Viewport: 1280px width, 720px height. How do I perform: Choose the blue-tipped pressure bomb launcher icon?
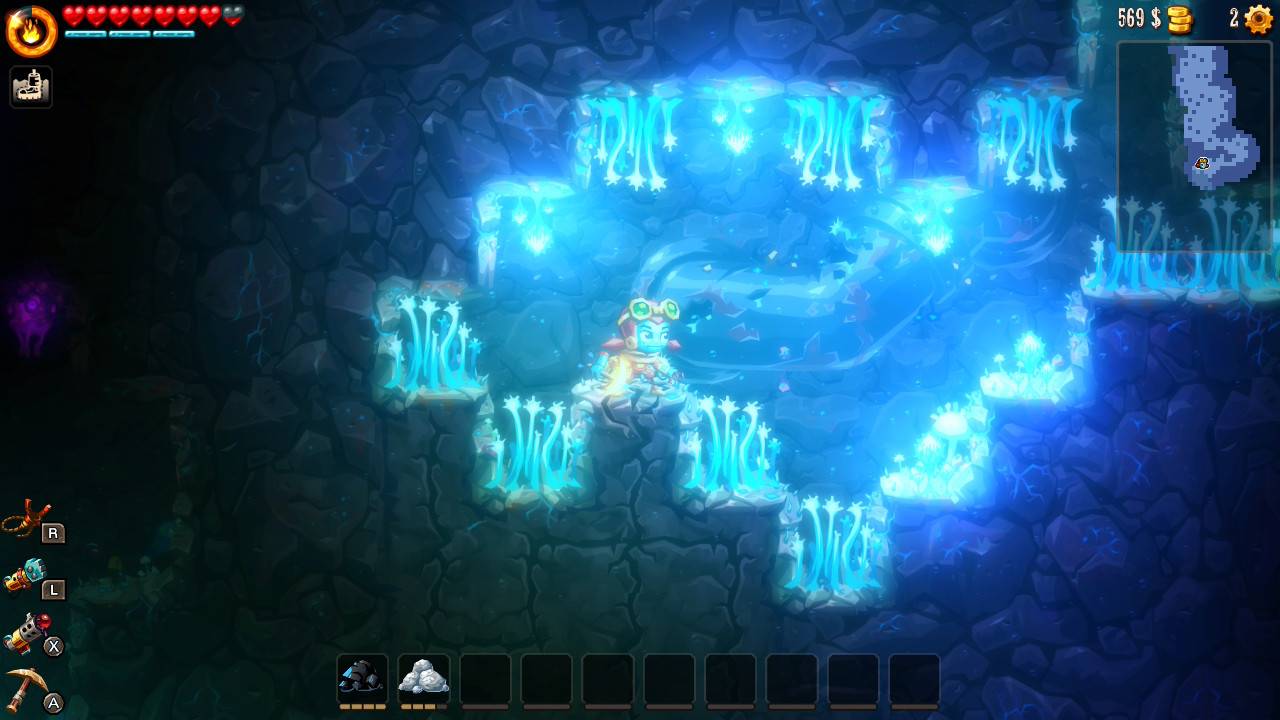coord(27,576)
